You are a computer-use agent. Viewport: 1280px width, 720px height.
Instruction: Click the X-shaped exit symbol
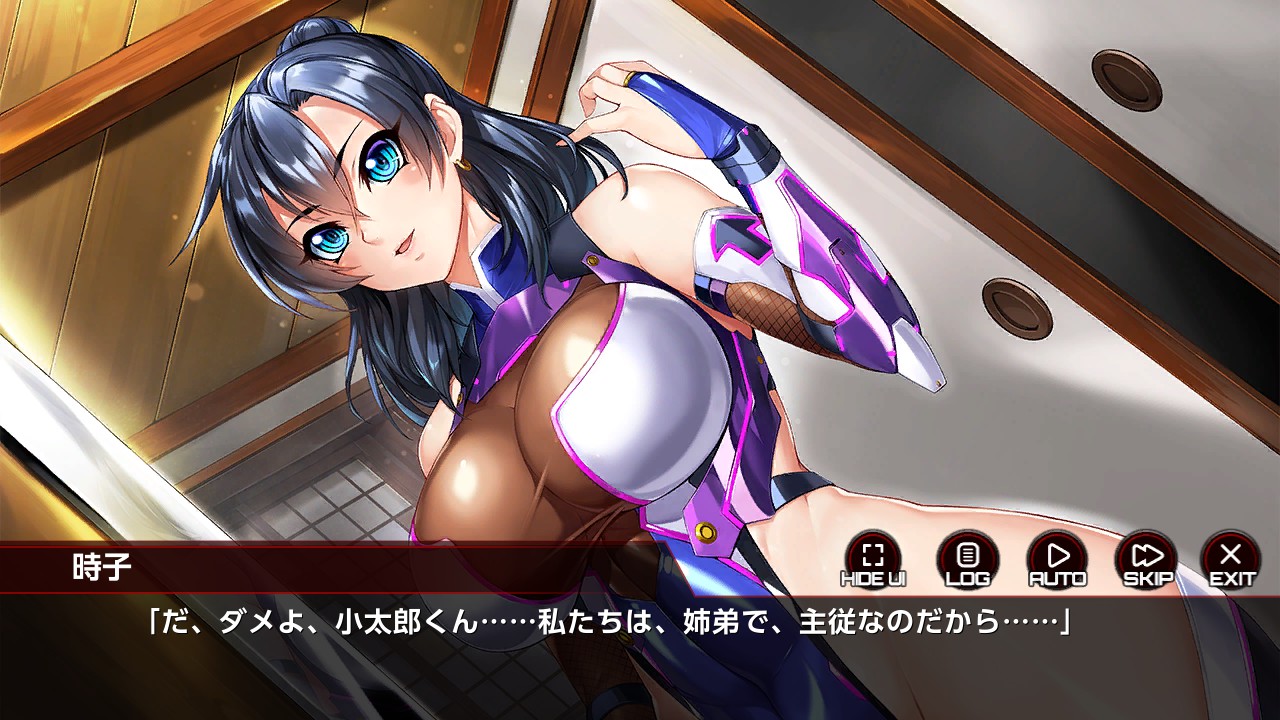click(1232, 552)
